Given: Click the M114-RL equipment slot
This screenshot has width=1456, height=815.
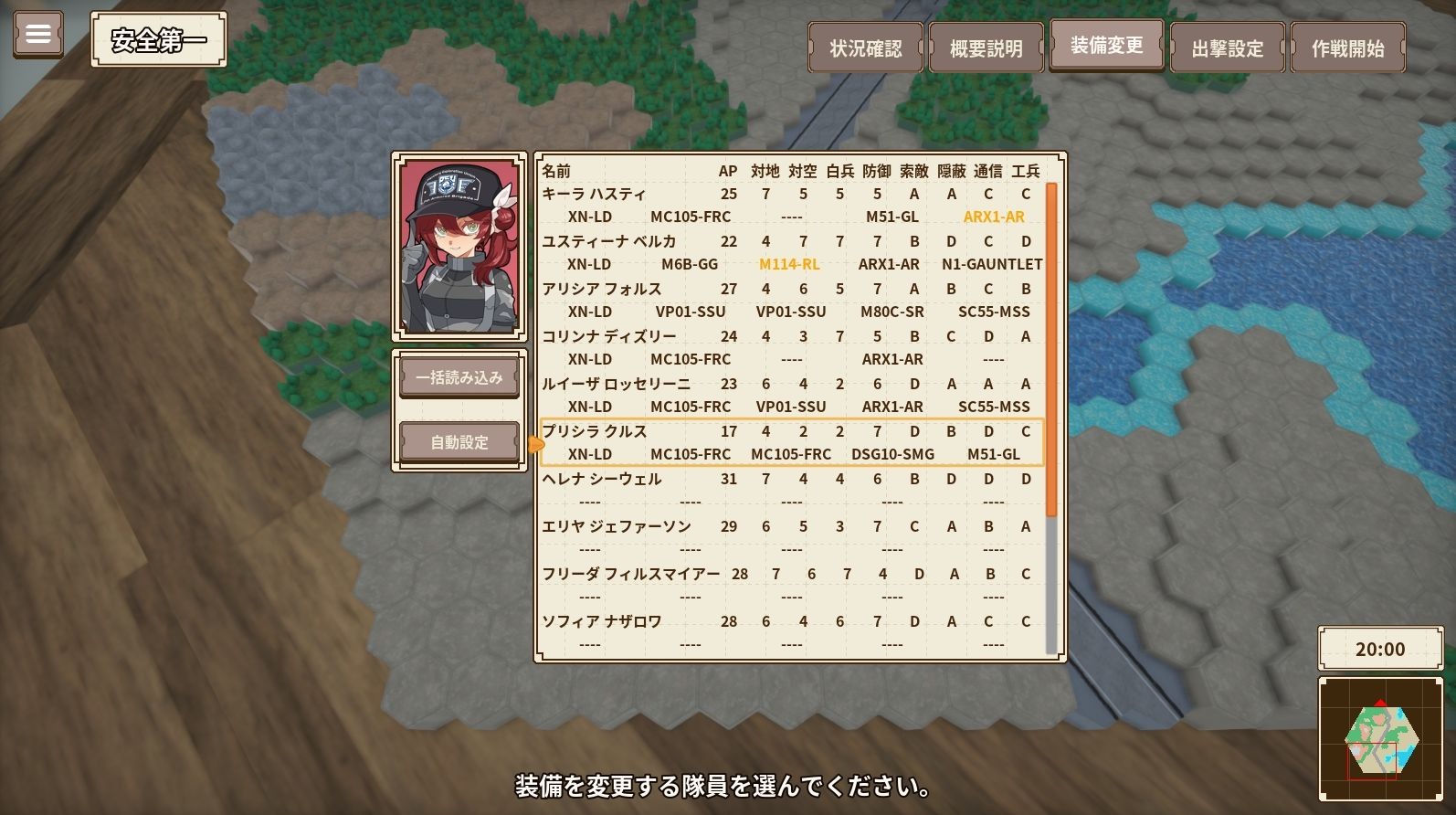Looking at the screenshot, I should click(791, 264).
